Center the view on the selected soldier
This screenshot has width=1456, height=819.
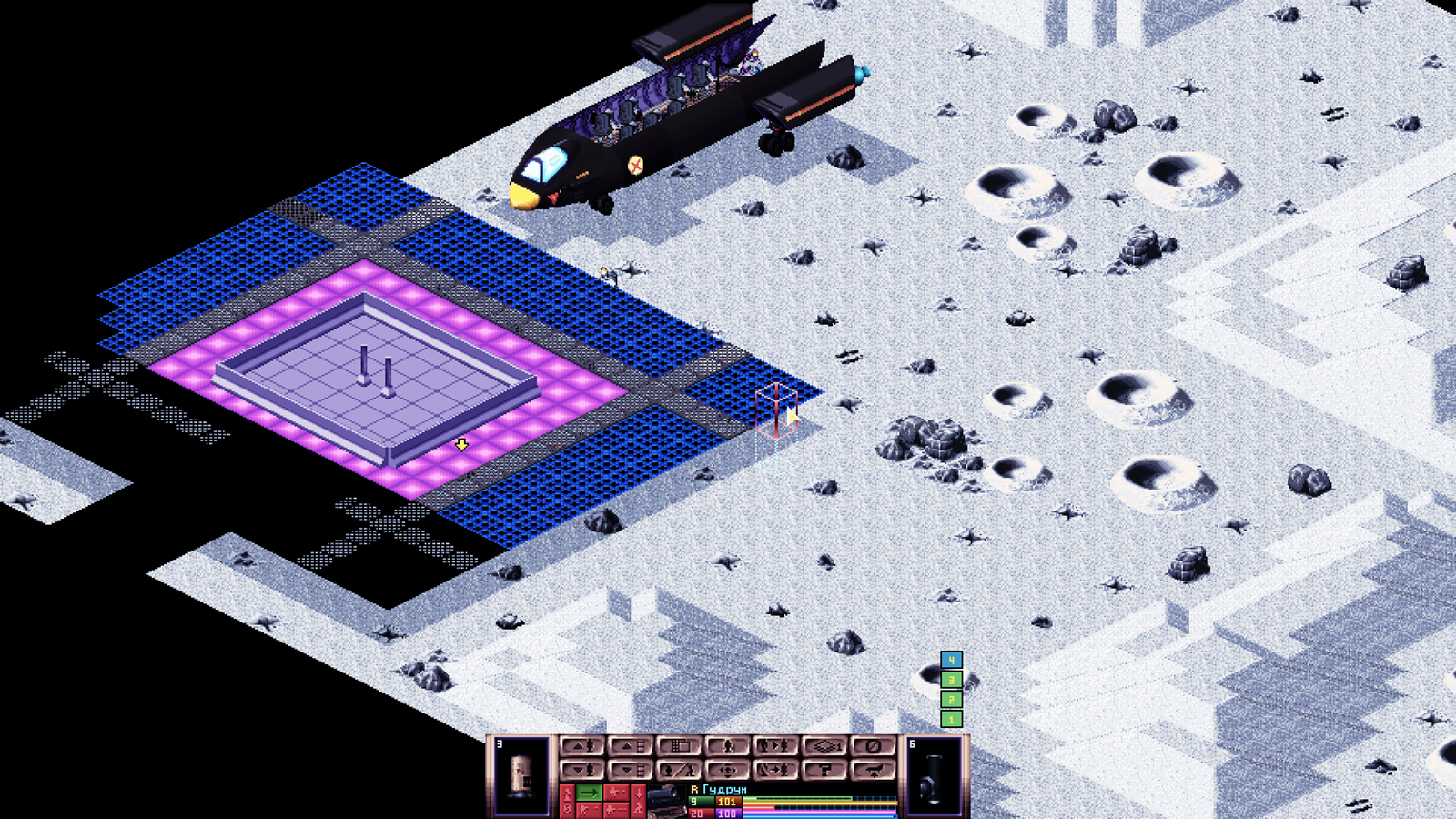tap(726, 770)
